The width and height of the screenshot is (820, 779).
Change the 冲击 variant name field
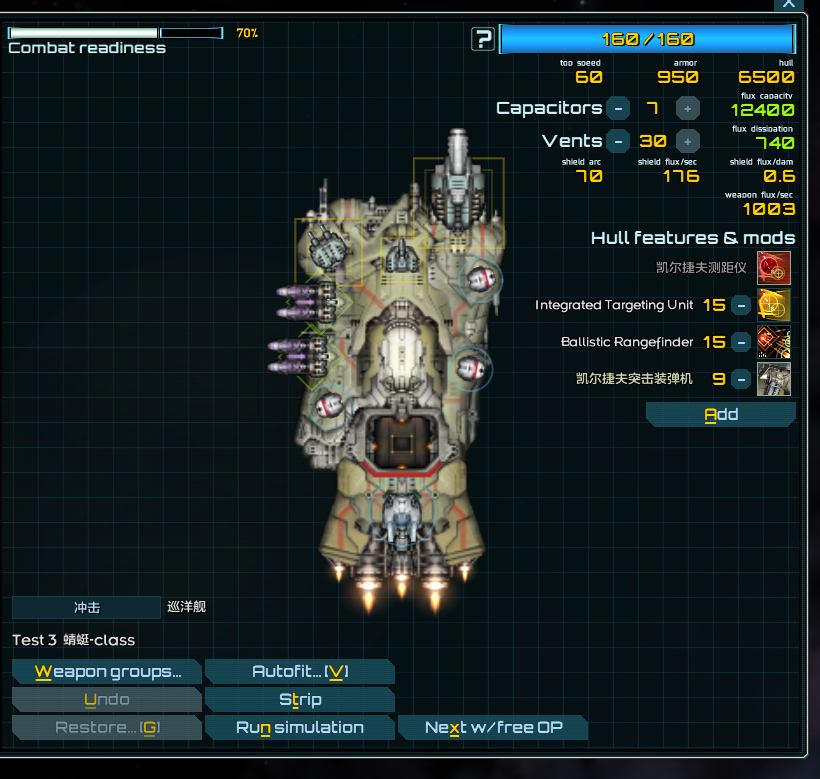(86, 607)
